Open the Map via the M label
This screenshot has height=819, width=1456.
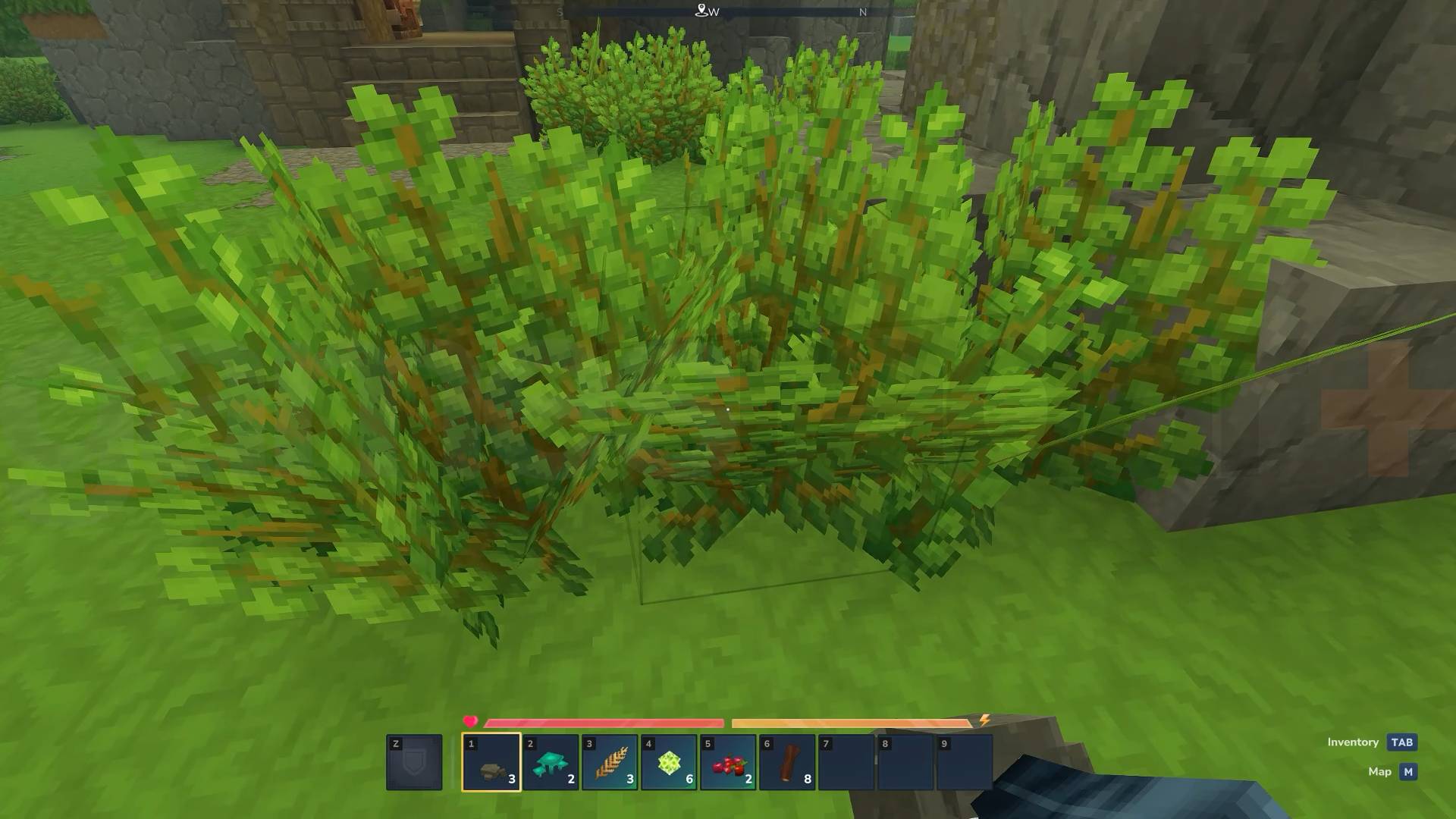tap(1382, 771)
